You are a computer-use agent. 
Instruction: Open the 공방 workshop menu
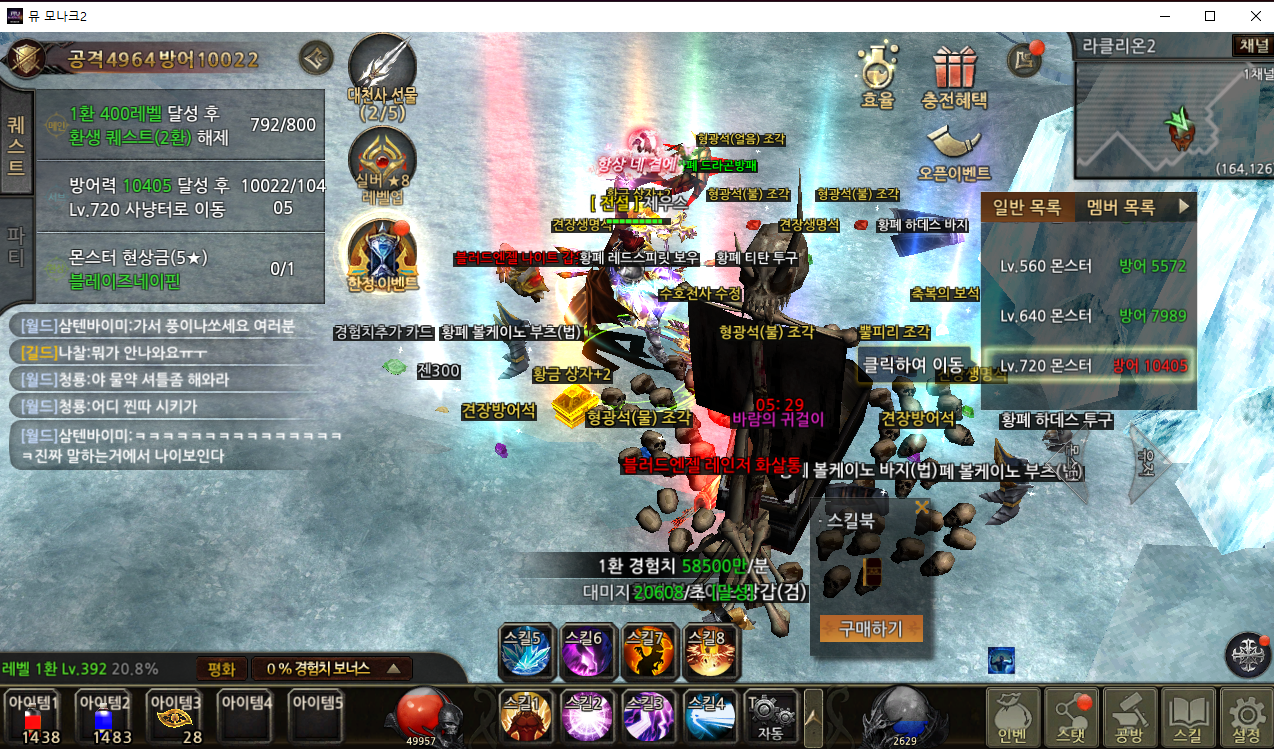(x=1130, y=715)
